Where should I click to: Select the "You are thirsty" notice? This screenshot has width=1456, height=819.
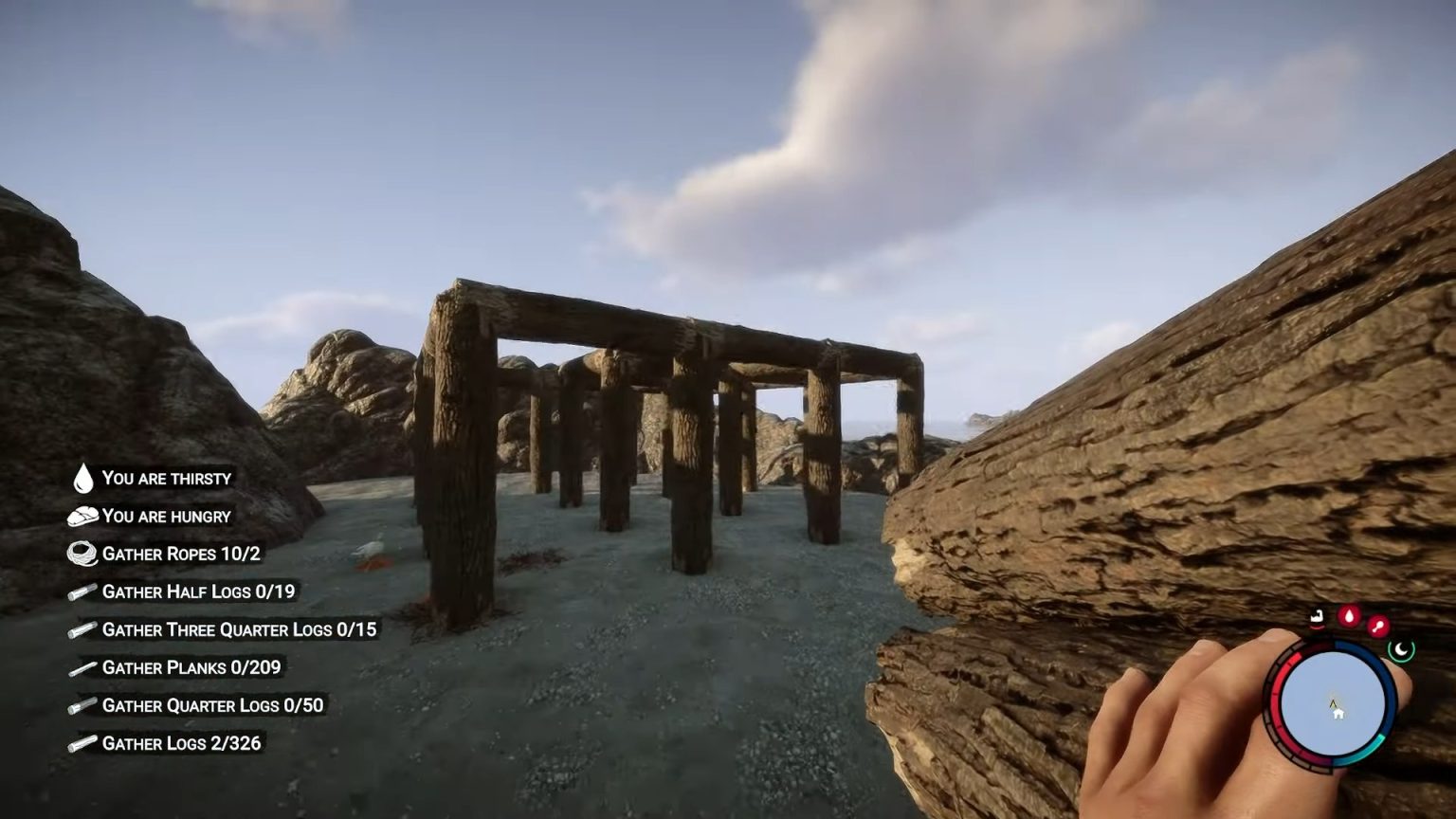pos(166,479)
